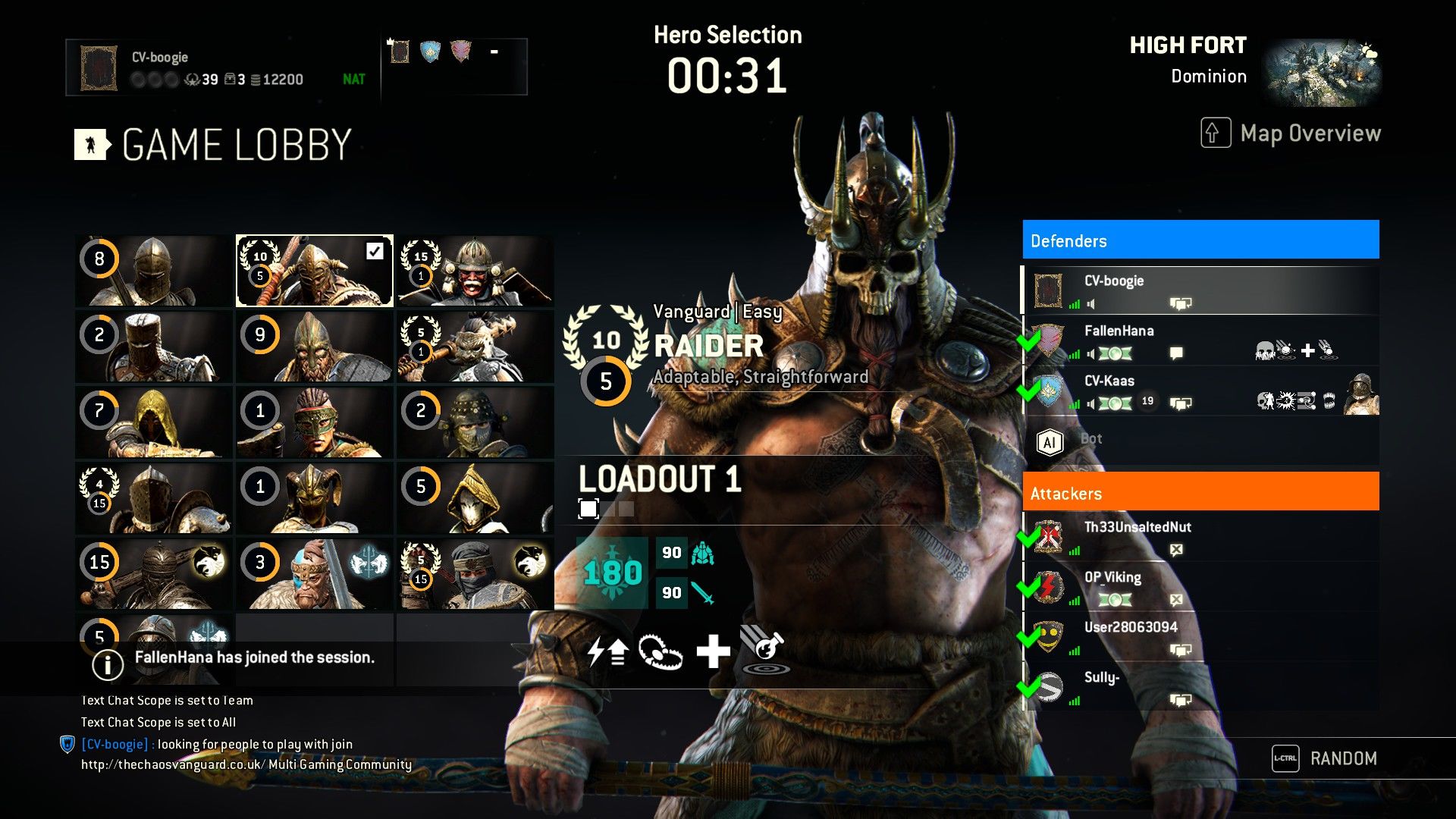
Task: Open the LOADOUT 1 selector
Action: 659,479
